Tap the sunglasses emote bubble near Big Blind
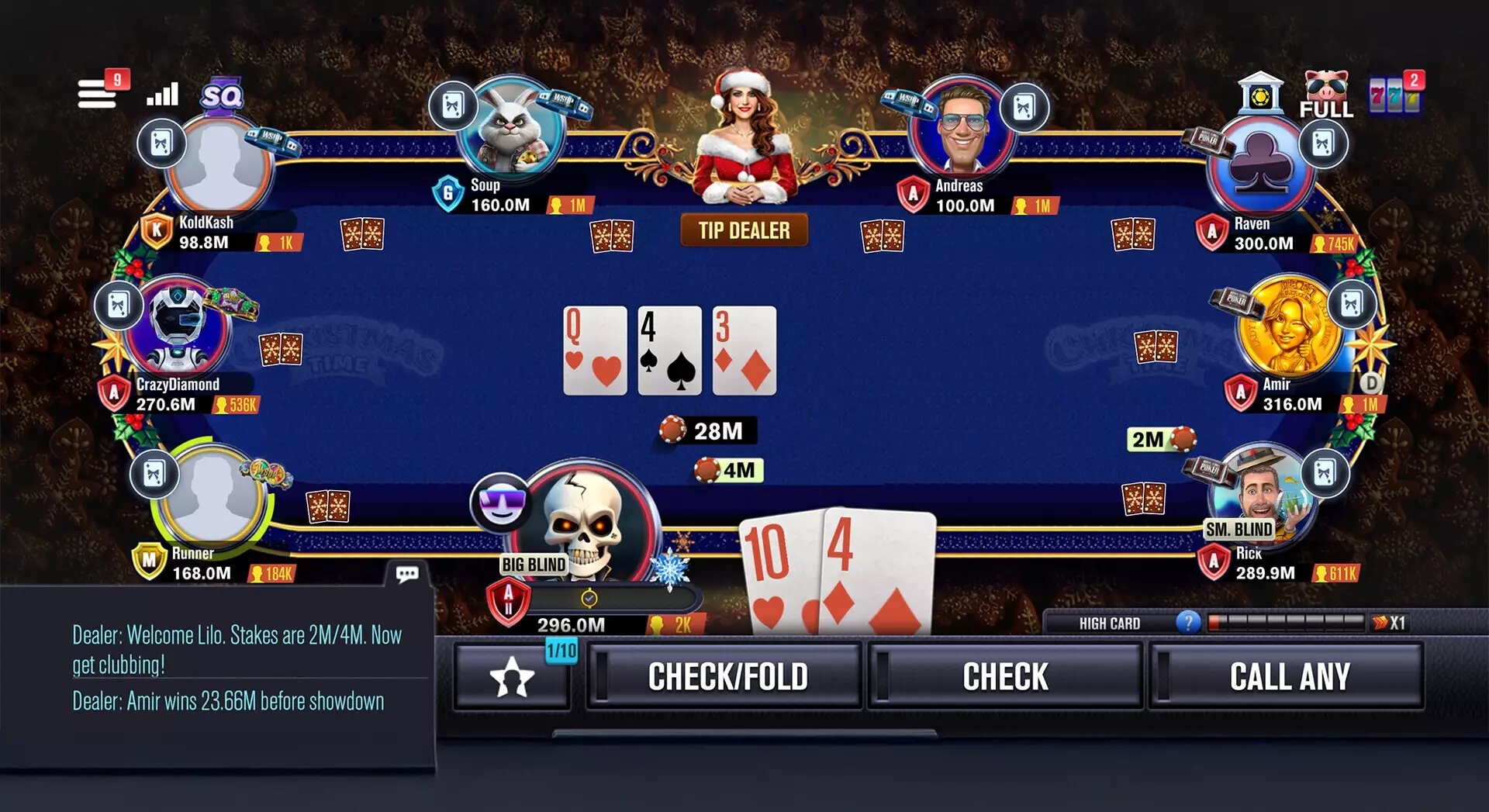 click(501, 504)
